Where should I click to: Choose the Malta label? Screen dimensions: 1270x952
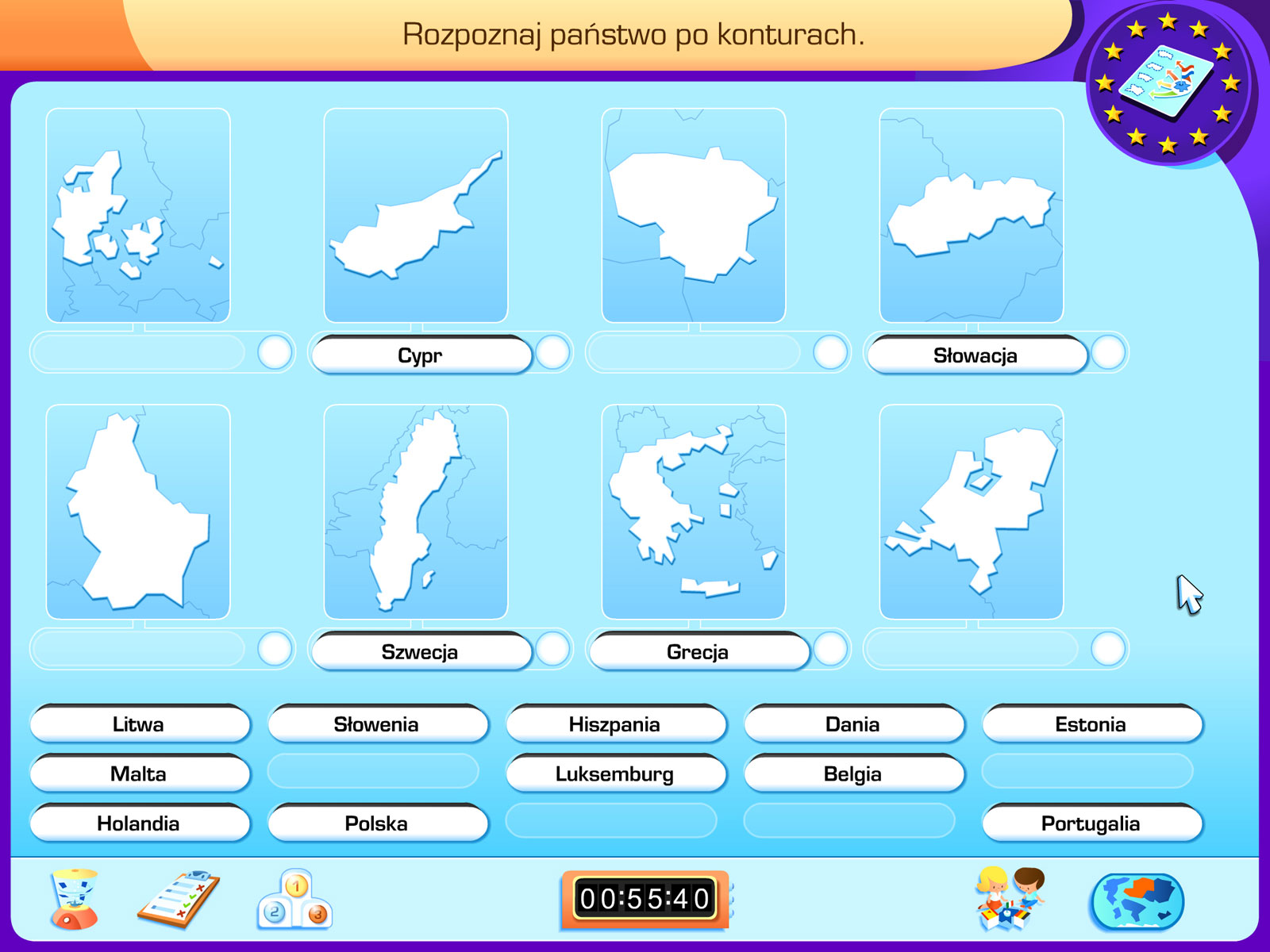click(139, 773)
